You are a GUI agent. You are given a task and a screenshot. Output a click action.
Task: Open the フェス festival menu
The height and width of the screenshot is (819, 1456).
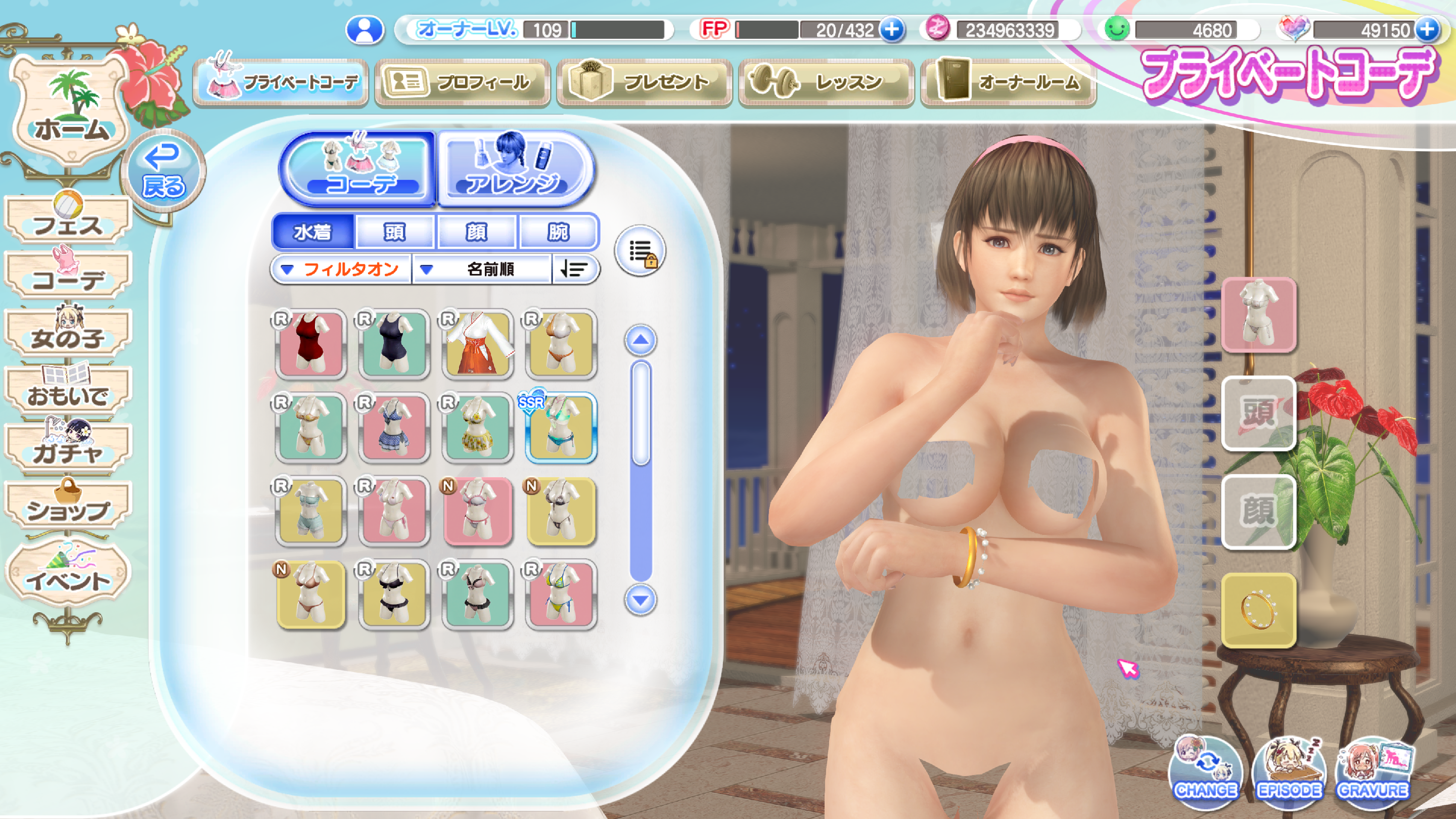click(68, 221)
